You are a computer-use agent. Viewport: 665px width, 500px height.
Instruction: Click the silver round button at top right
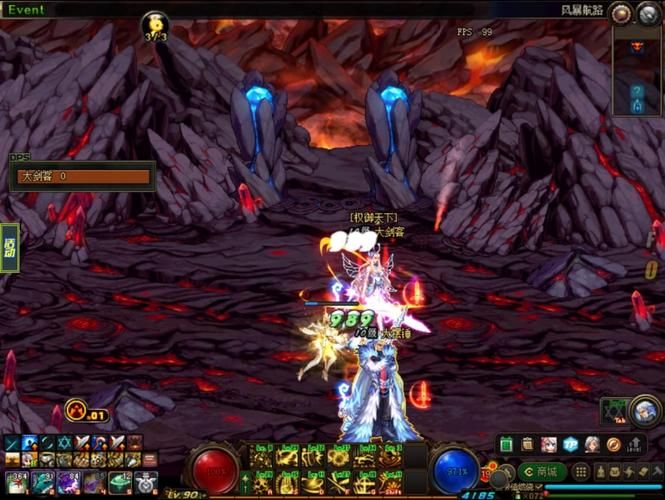click(648, 13)
